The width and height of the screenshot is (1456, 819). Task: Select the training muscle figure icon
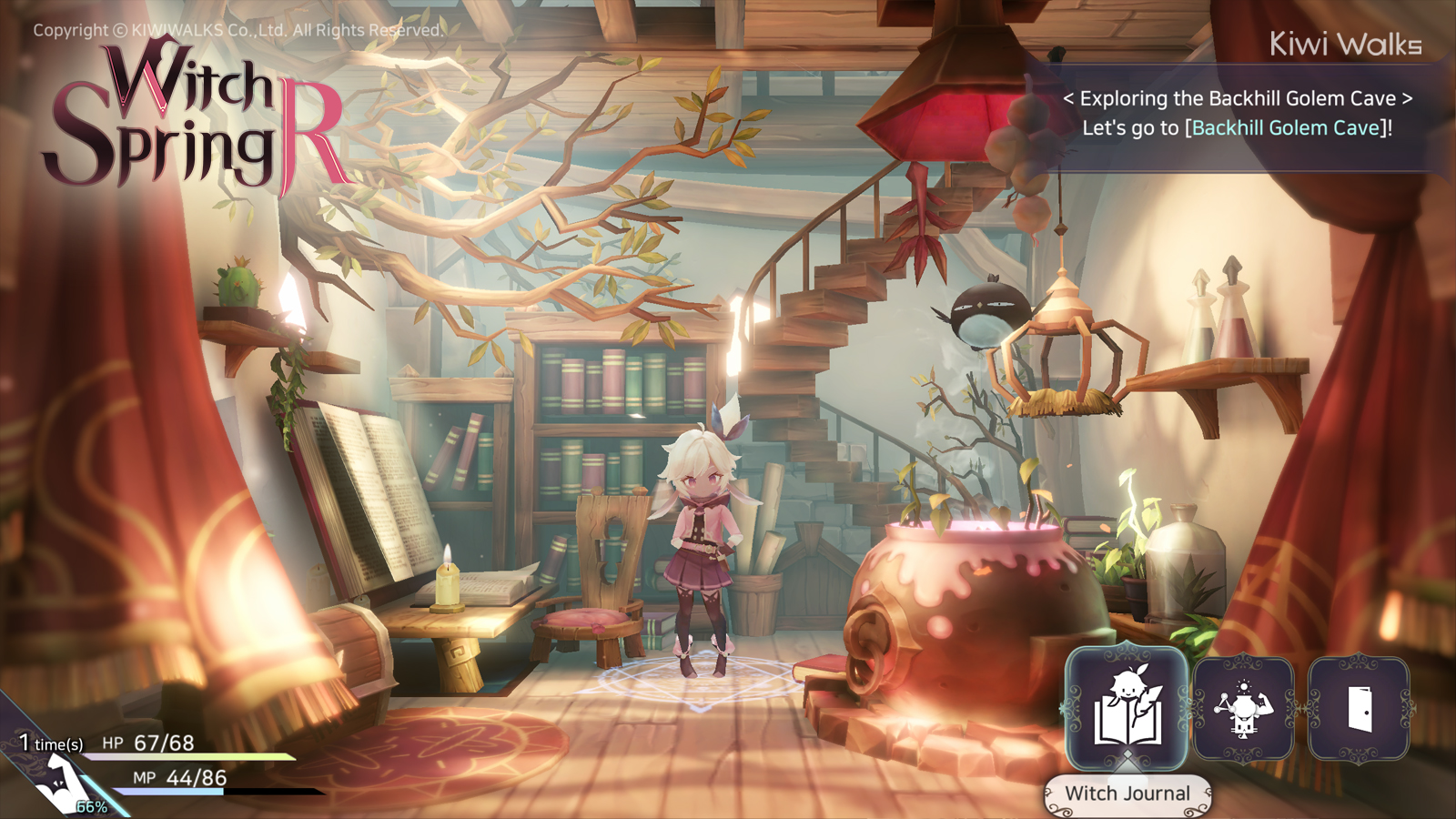click(x=1243, y=708)
